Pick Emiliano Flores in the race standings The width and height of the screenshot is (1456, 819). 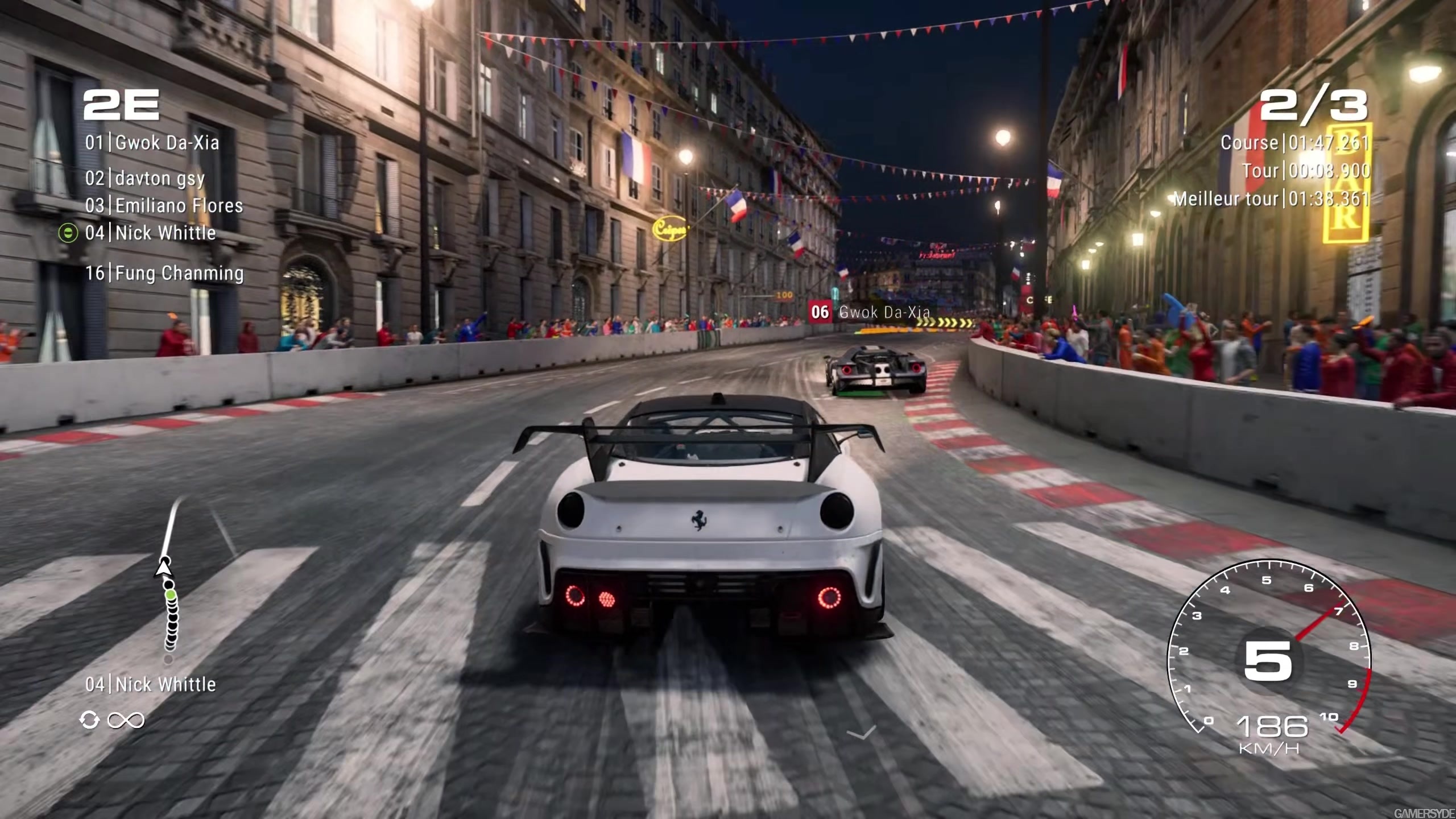coord(164,206)
